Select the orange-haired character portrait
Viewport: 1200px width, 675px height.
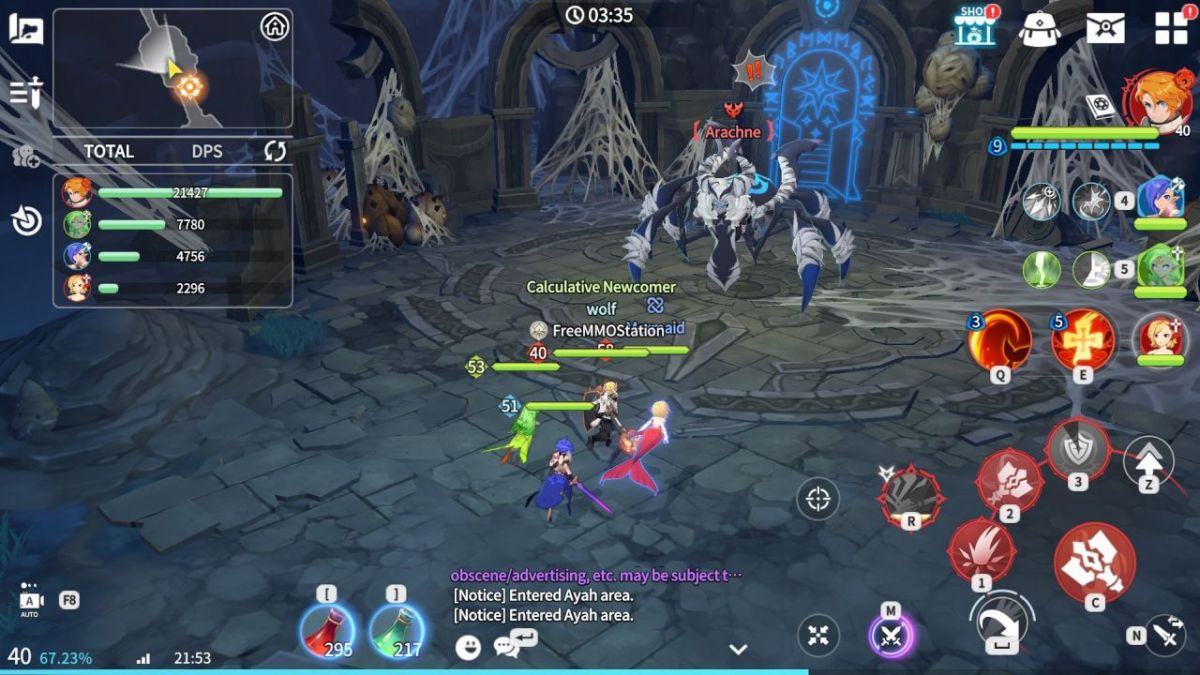coord(1162,101)
